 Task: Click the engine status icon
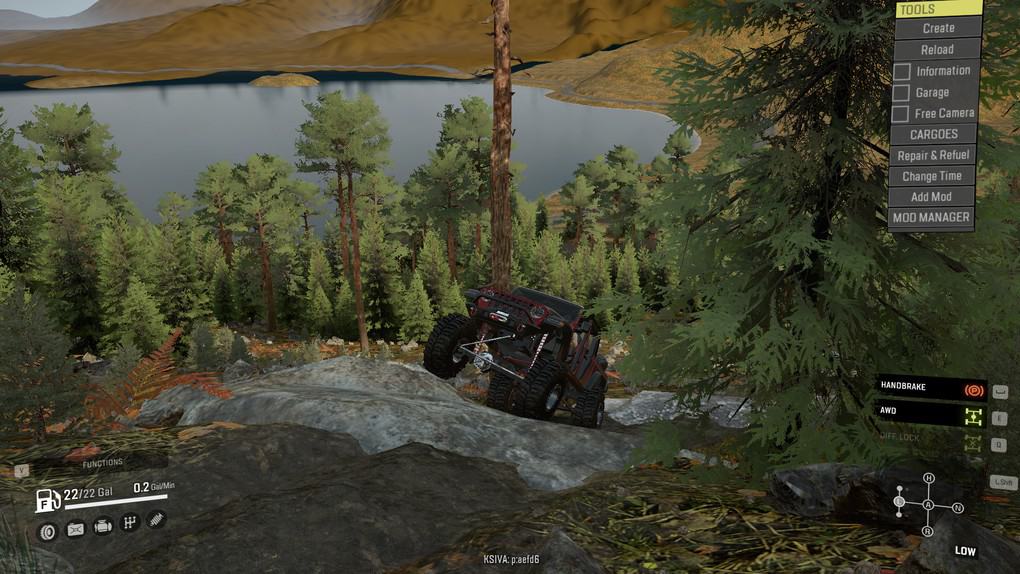103,526
